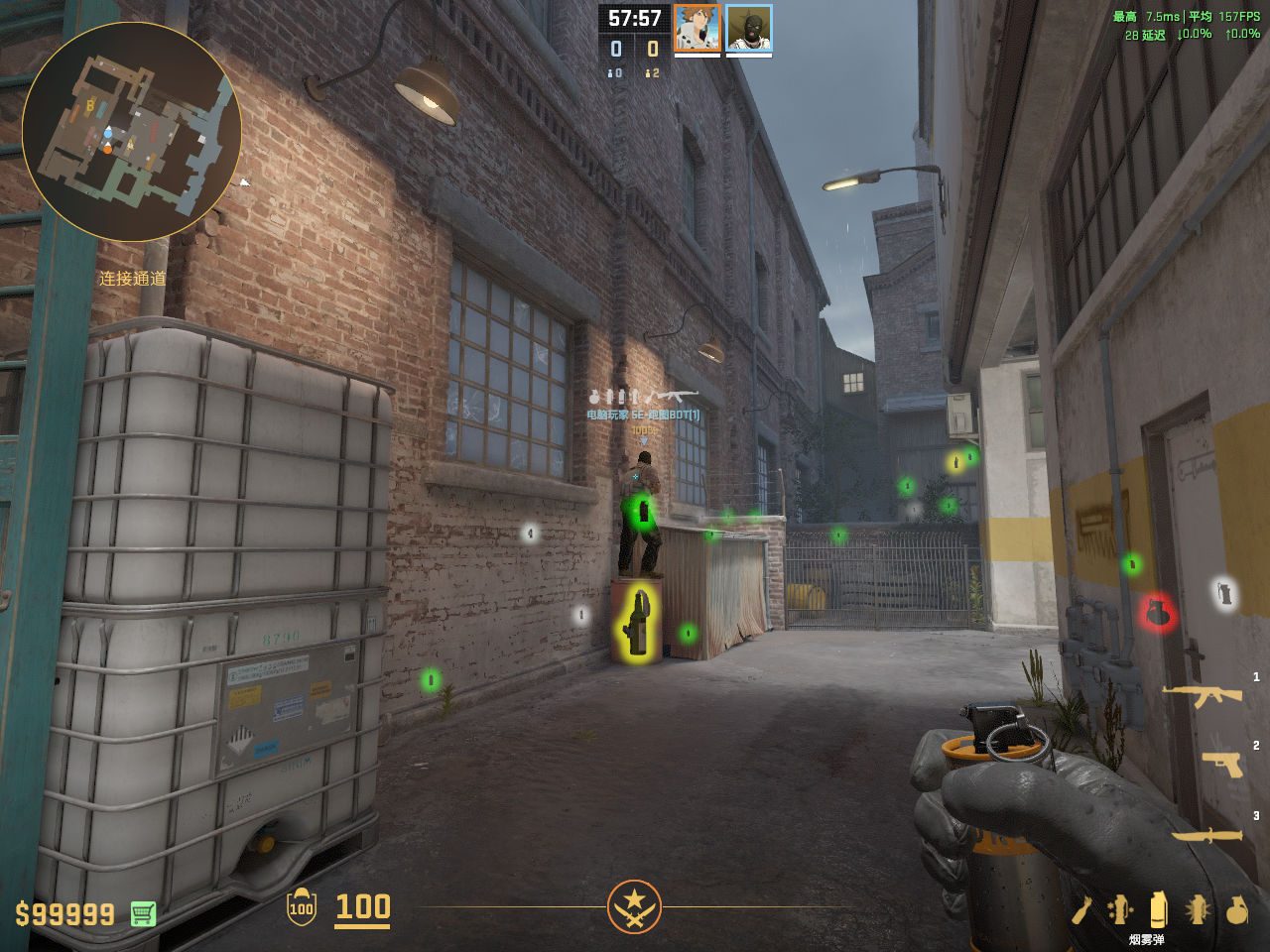Pick the flashbang grenade icon
The height and width of the screenshot is (952, 1270).
click(x=1198, y=909)
